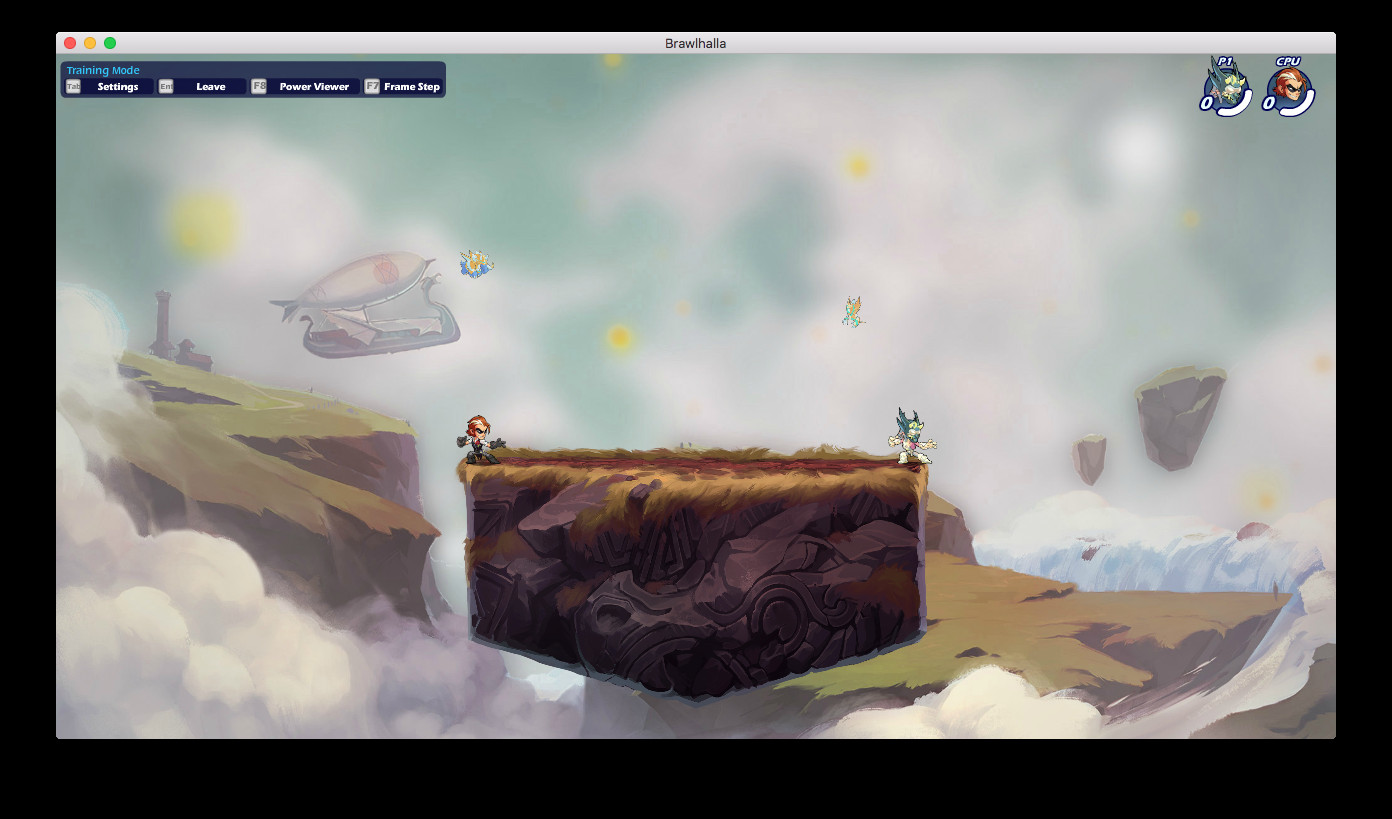
Task: Click the Ent key icon beside Leave
Action: click(166, 86)
